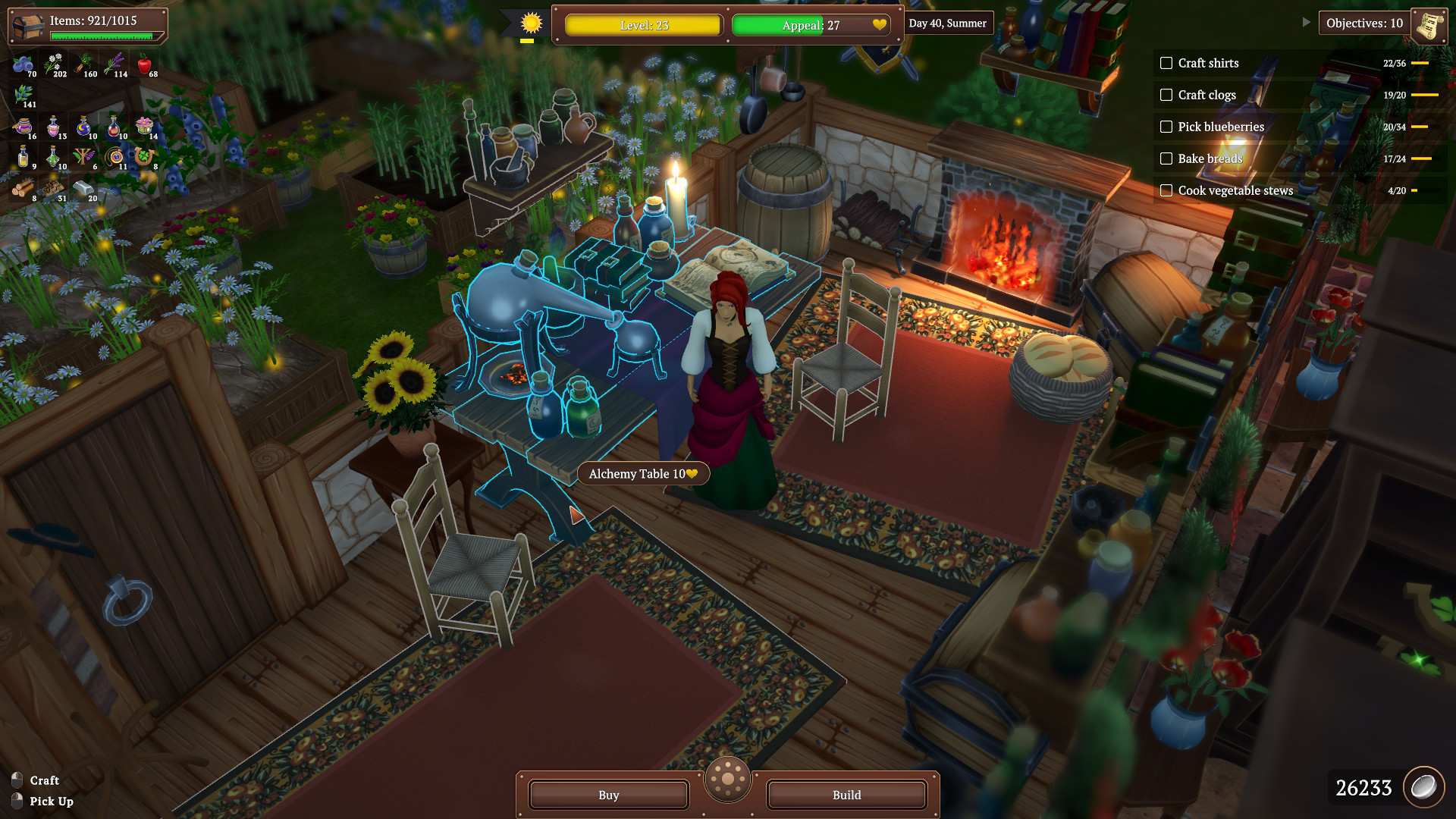The height and width of the screenshot is (819, 1456).
Task: Select the white daisies inventory slot
Action: pyautogui.click(x=55, y=64)
